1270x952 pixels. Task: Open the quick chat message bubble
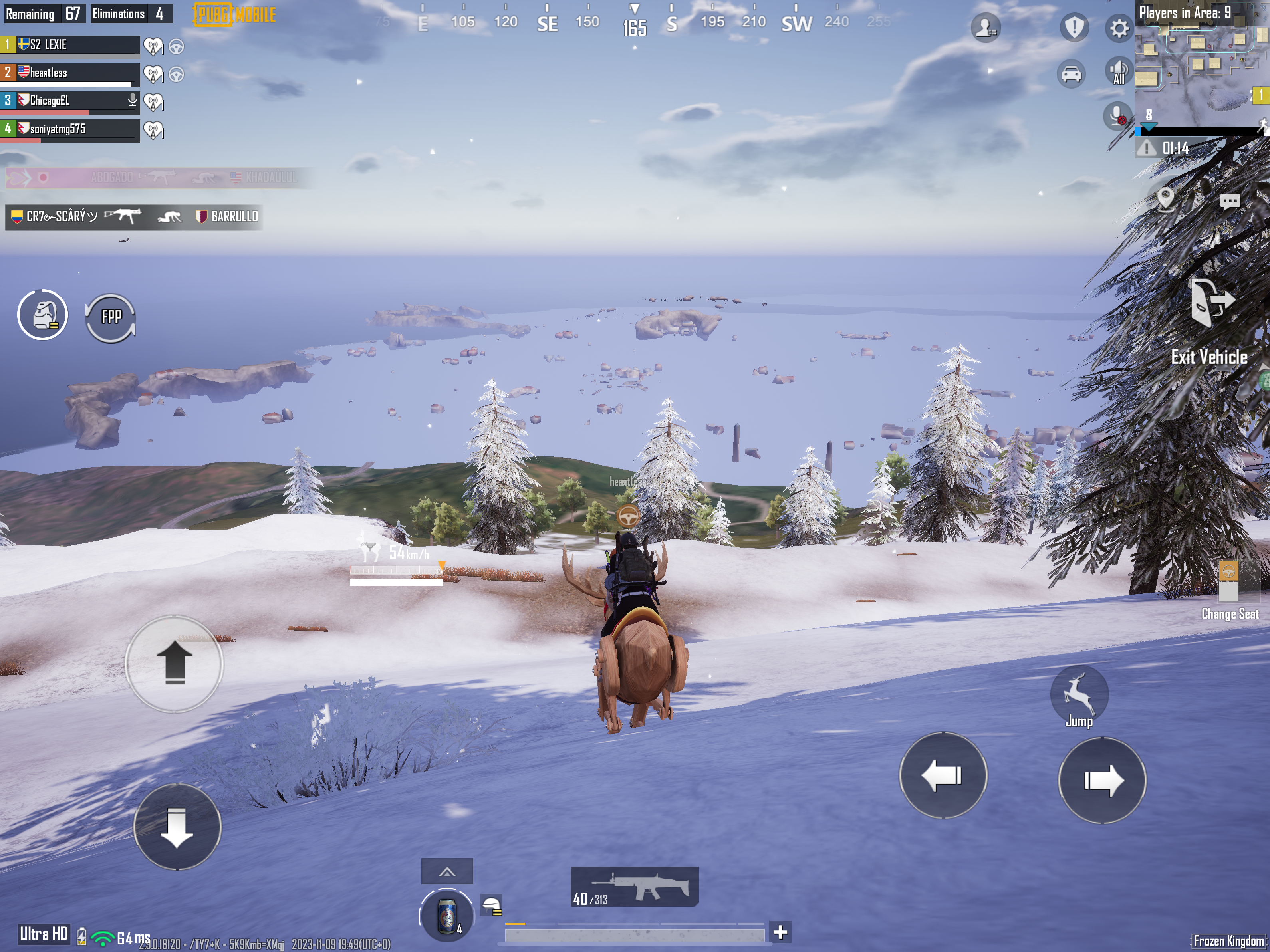(1229, 202)
